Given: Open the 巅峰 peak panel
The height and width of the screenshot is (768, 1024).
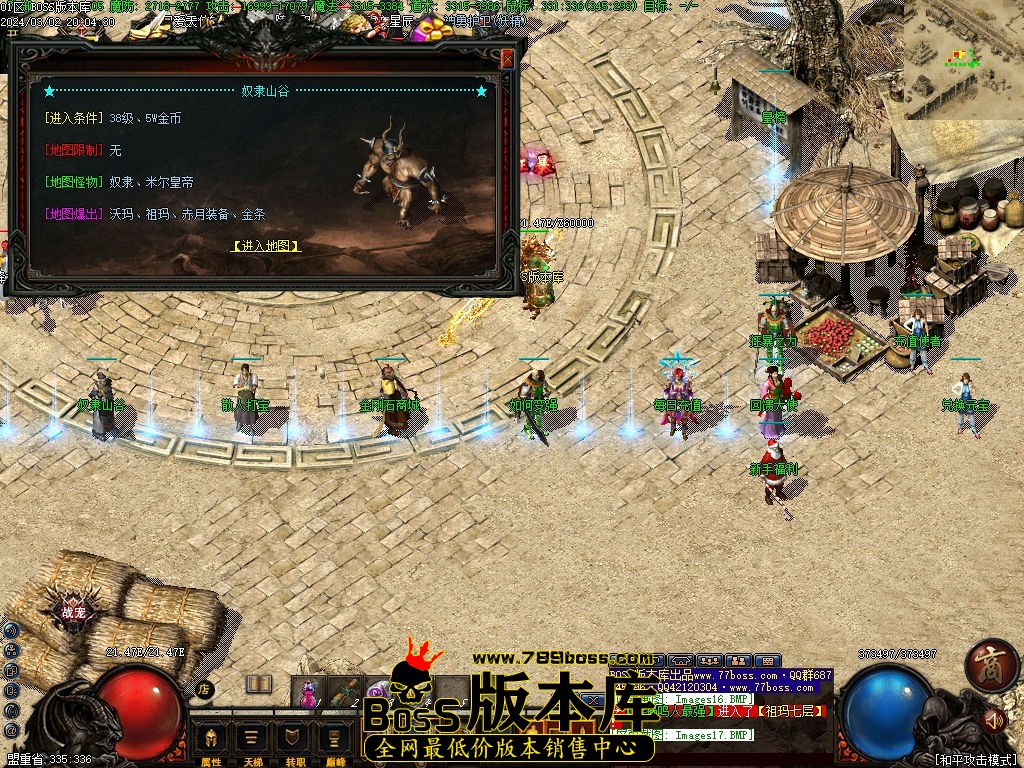Looking at the screenshot, I should [x=336, y=742].
